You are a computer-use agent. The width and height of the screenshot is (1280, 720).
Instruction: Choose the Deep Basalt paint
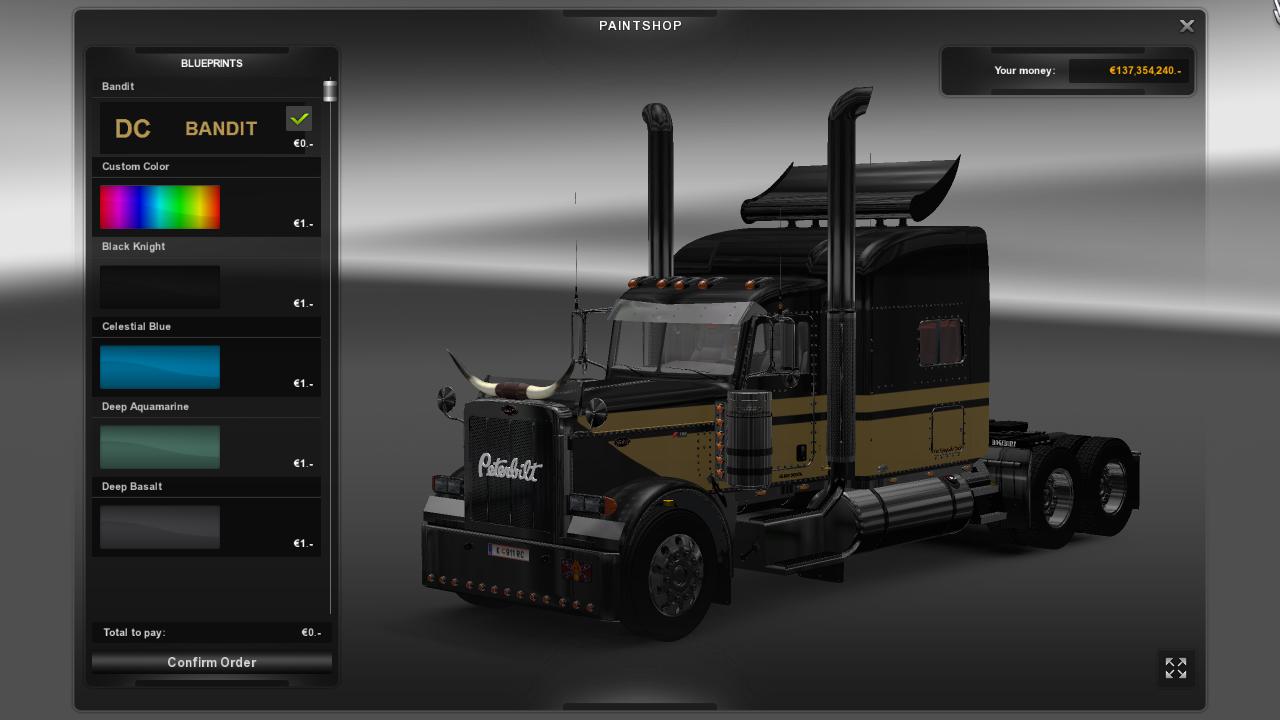[x=160, y=527]
